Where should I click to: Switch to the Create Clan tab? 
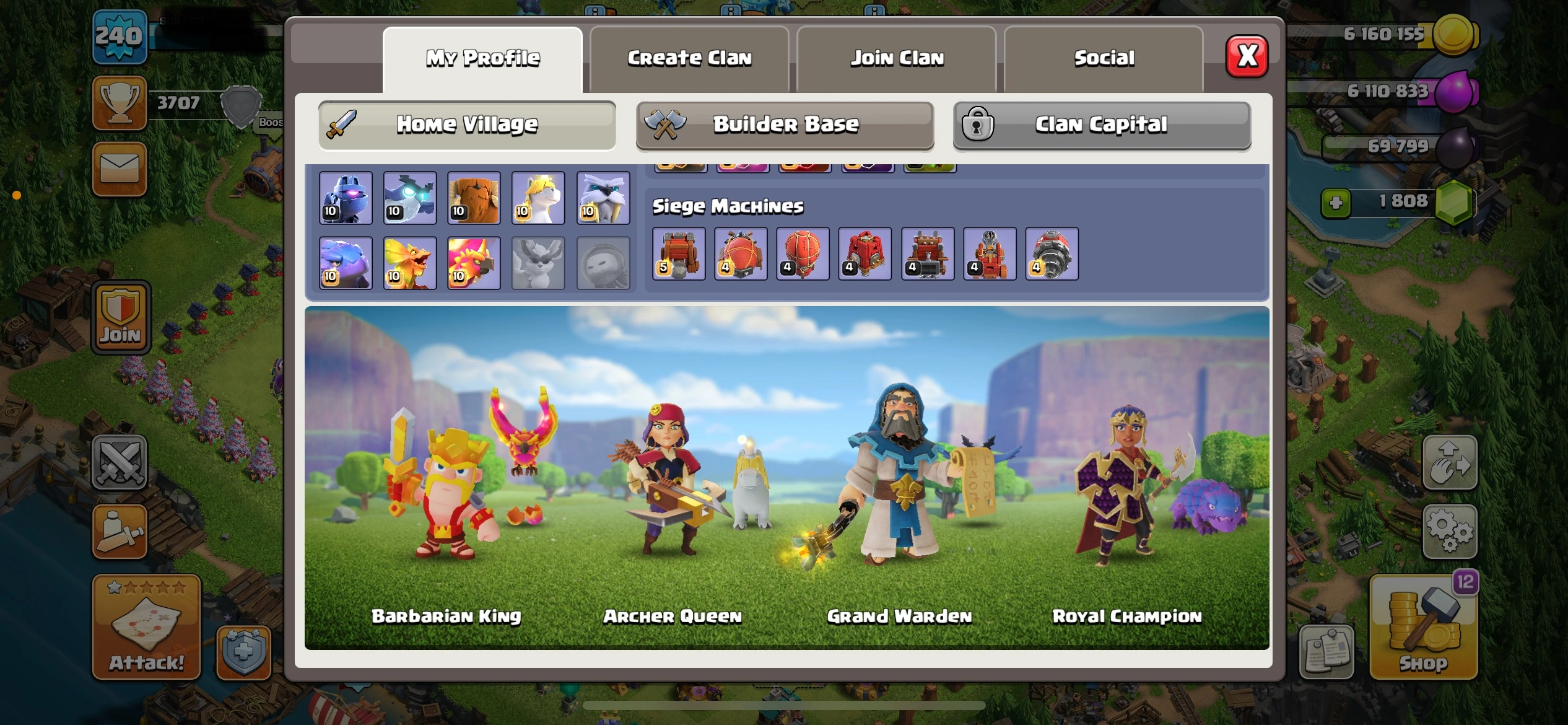pos(689,58)
